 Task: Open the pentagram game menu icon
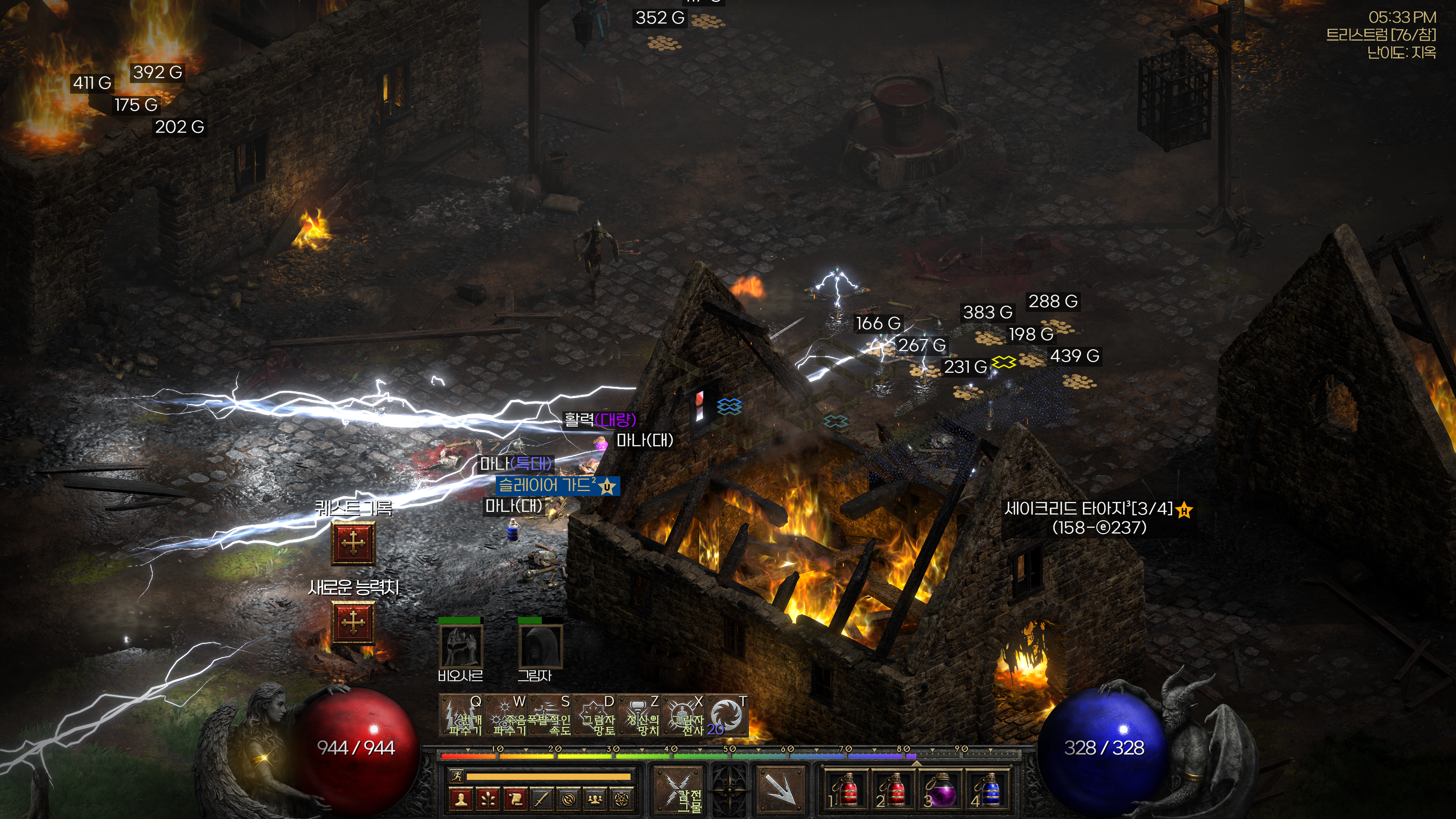622,799
